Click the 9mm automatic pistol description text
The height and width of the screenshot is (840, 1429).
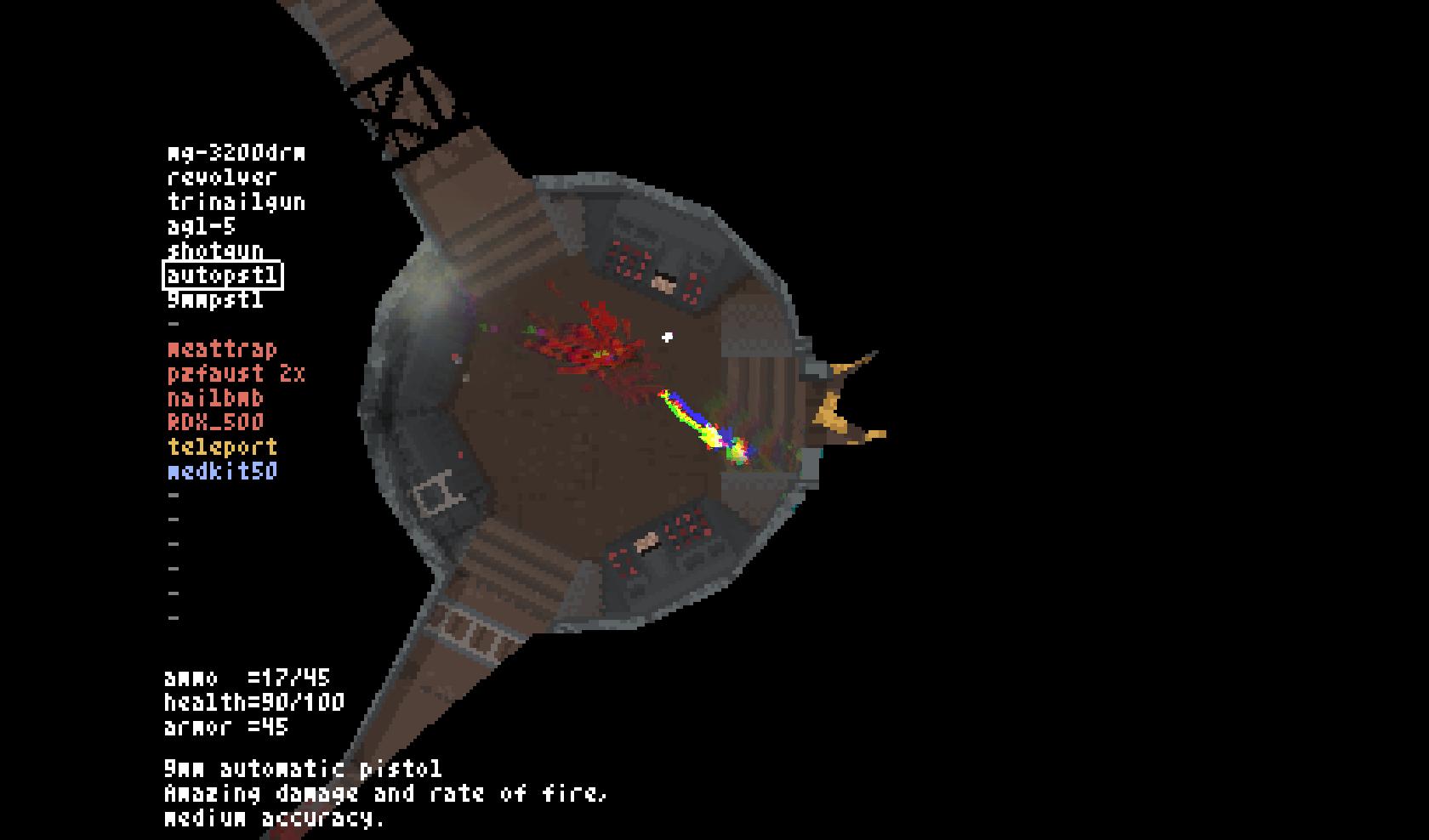click(303, 769)
